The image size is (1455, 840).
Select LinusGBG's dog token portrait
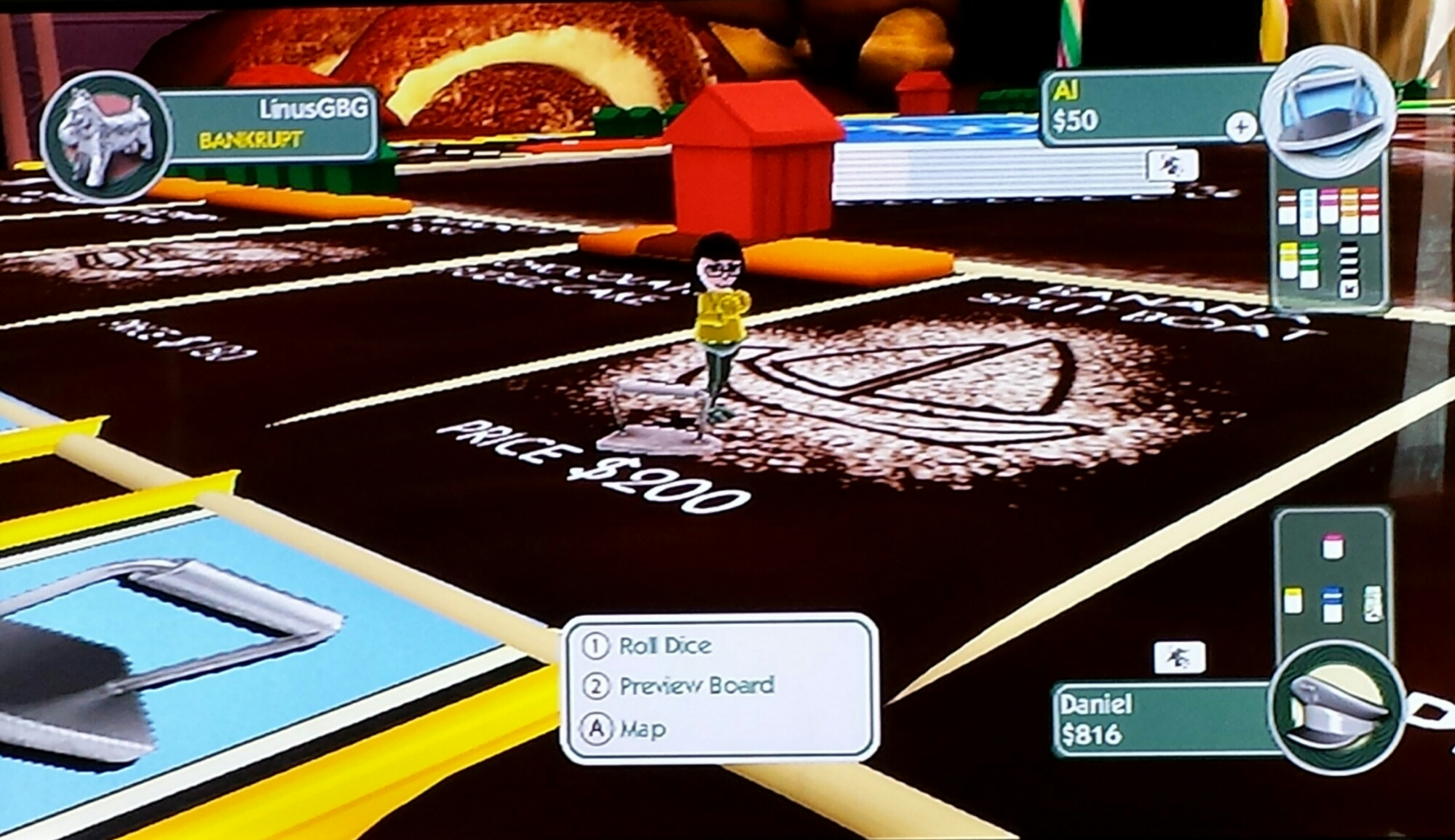pyautogui.click(x=104, y=136)
